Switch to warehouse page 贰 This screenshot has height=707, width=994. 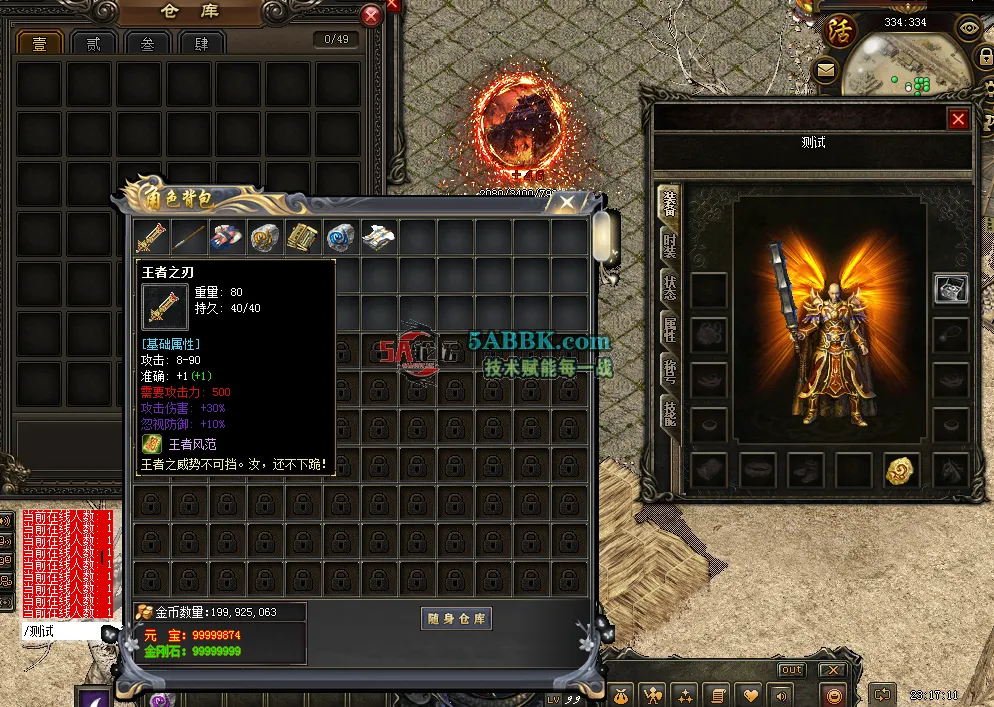pos(94,43)
